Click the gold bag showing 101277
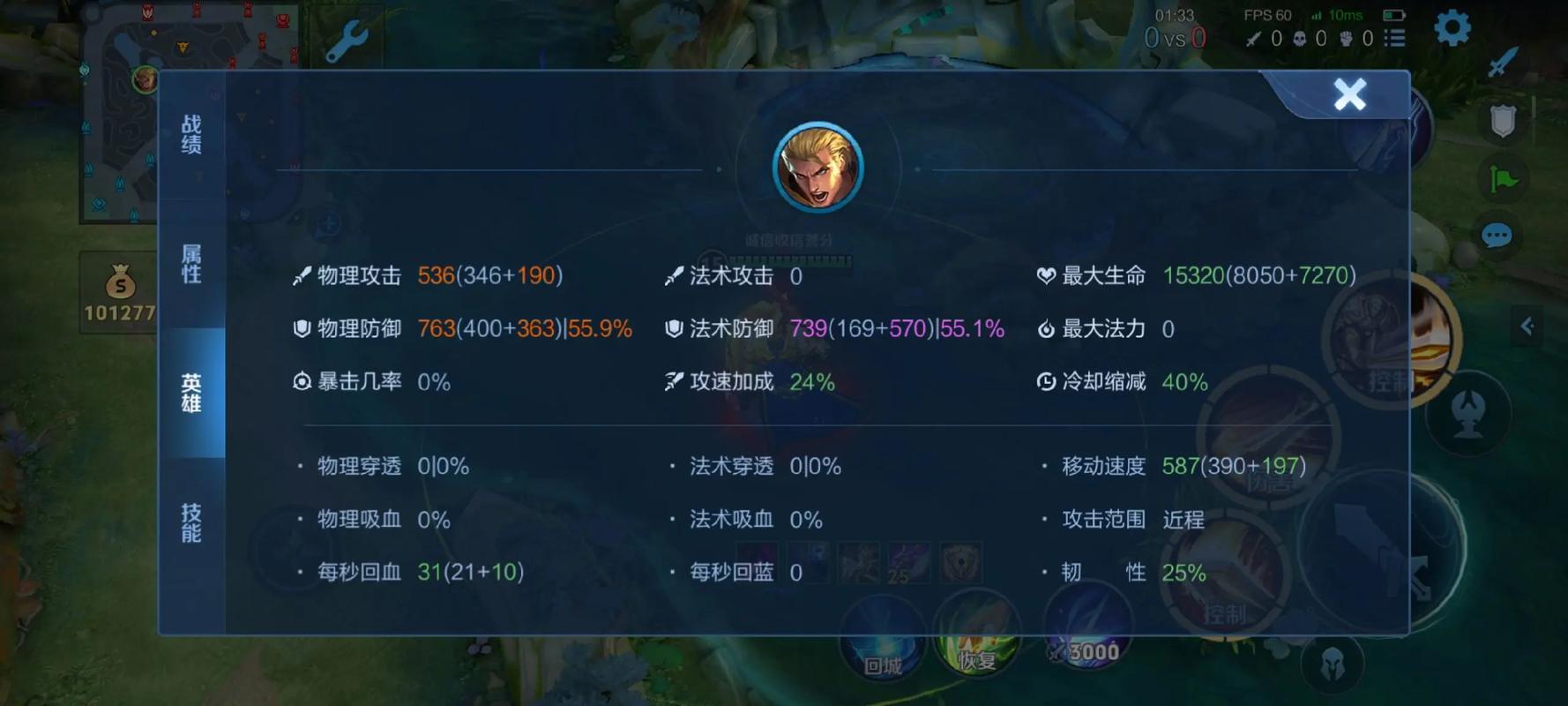The image size is (1568, 706). (121, 291)
